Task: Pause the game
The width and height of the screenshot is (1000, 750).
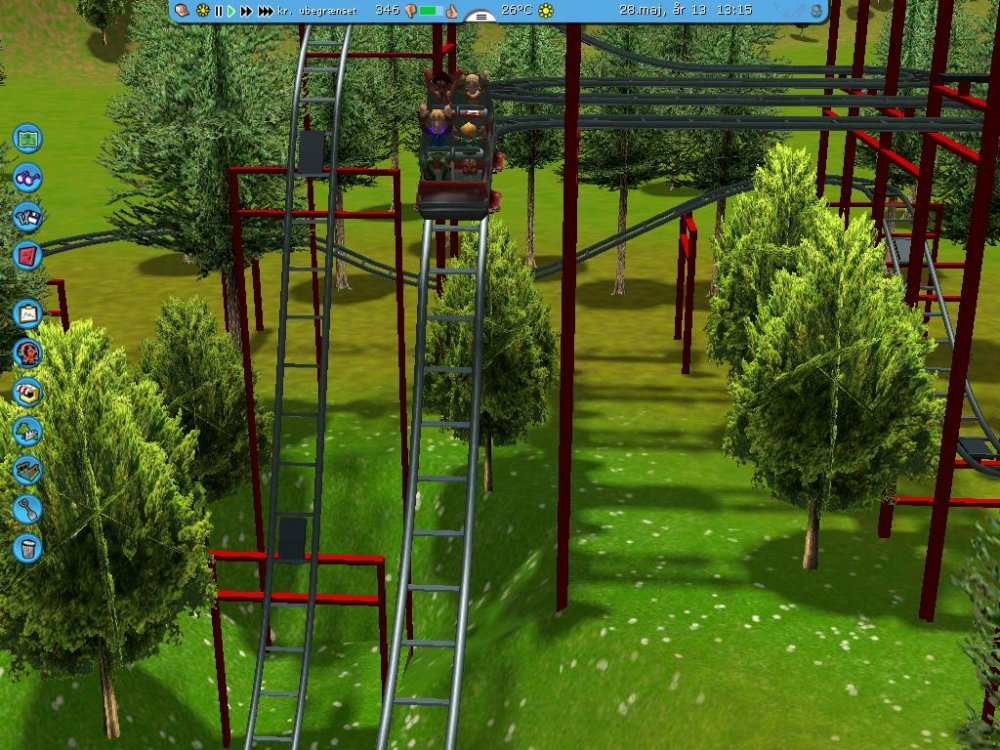Action: pos(218,11)
